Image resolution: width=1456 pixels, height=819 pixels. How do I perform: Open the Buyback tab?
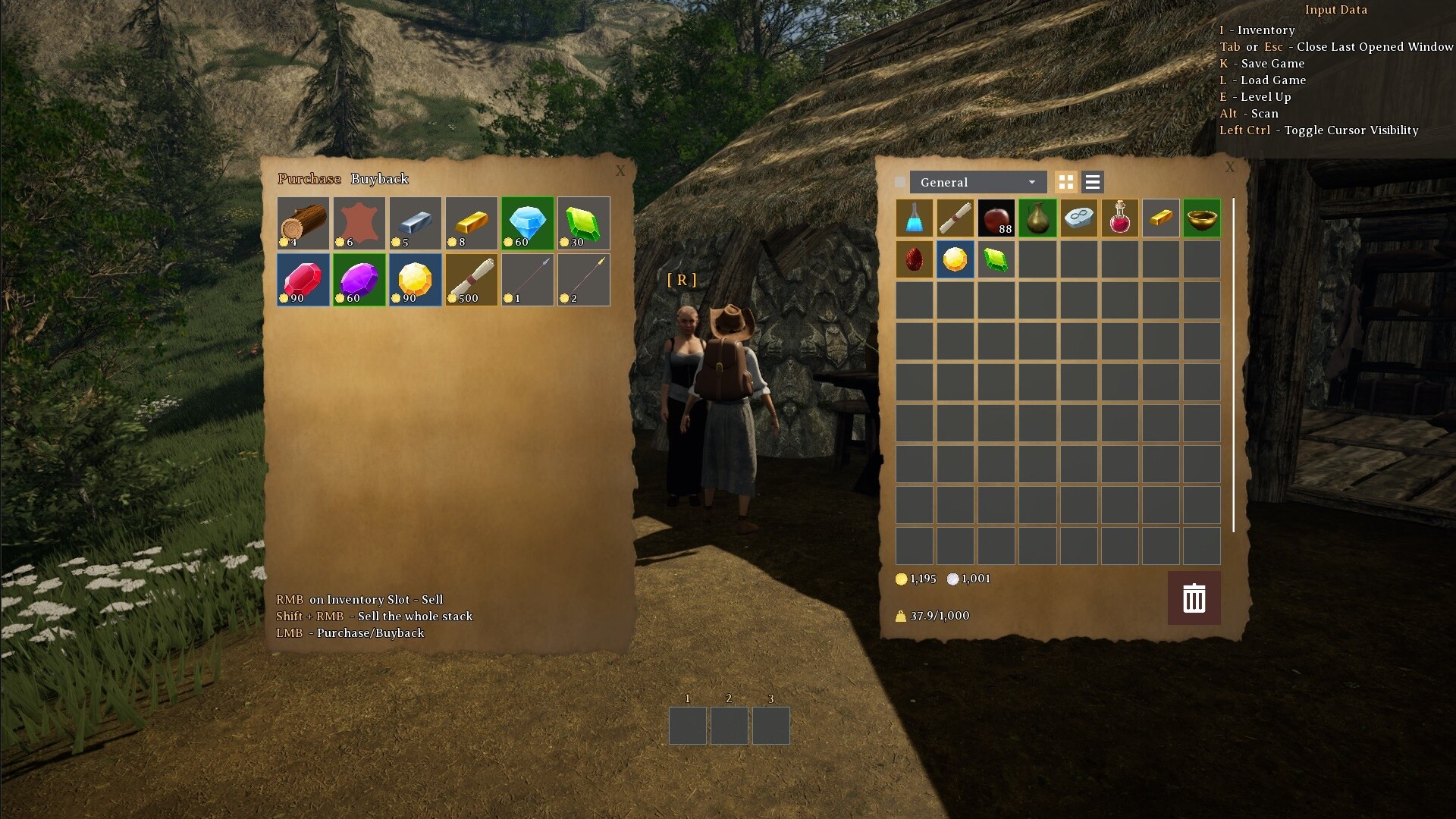coord(379,179)
